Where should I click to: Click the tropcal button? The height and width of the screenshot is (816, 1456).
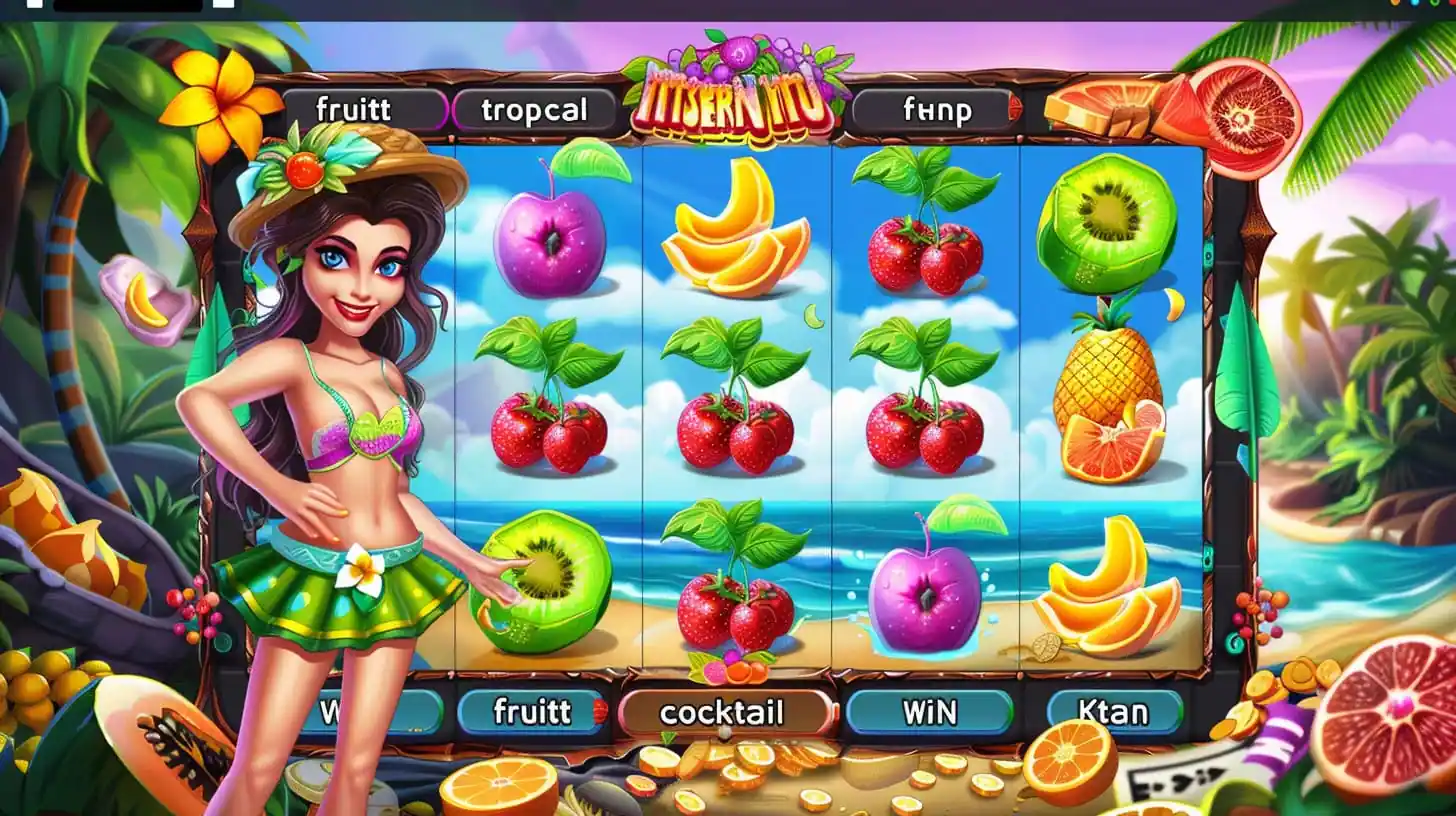(535, 110)
